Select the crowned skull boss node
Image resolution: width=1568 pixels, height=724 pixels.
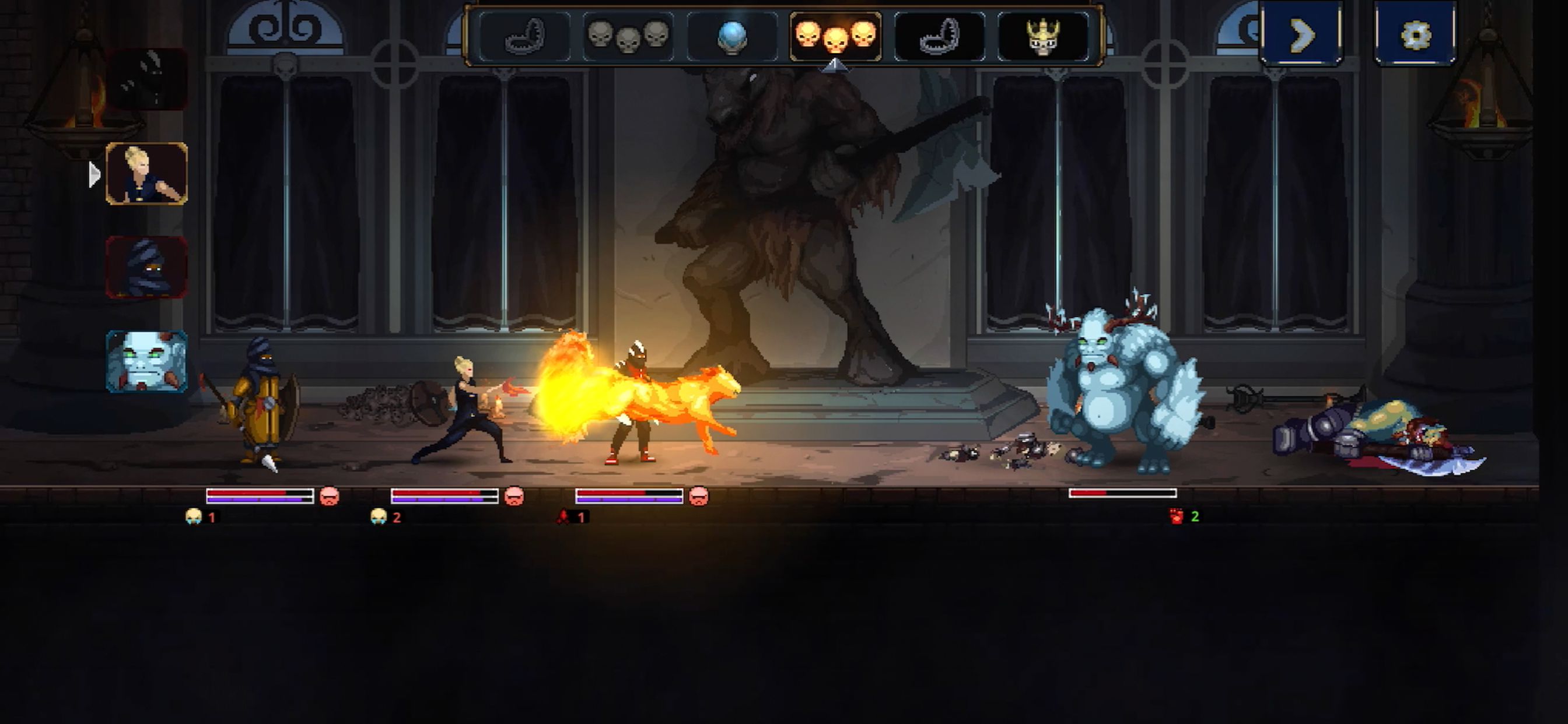click(x=1042, y=37)
